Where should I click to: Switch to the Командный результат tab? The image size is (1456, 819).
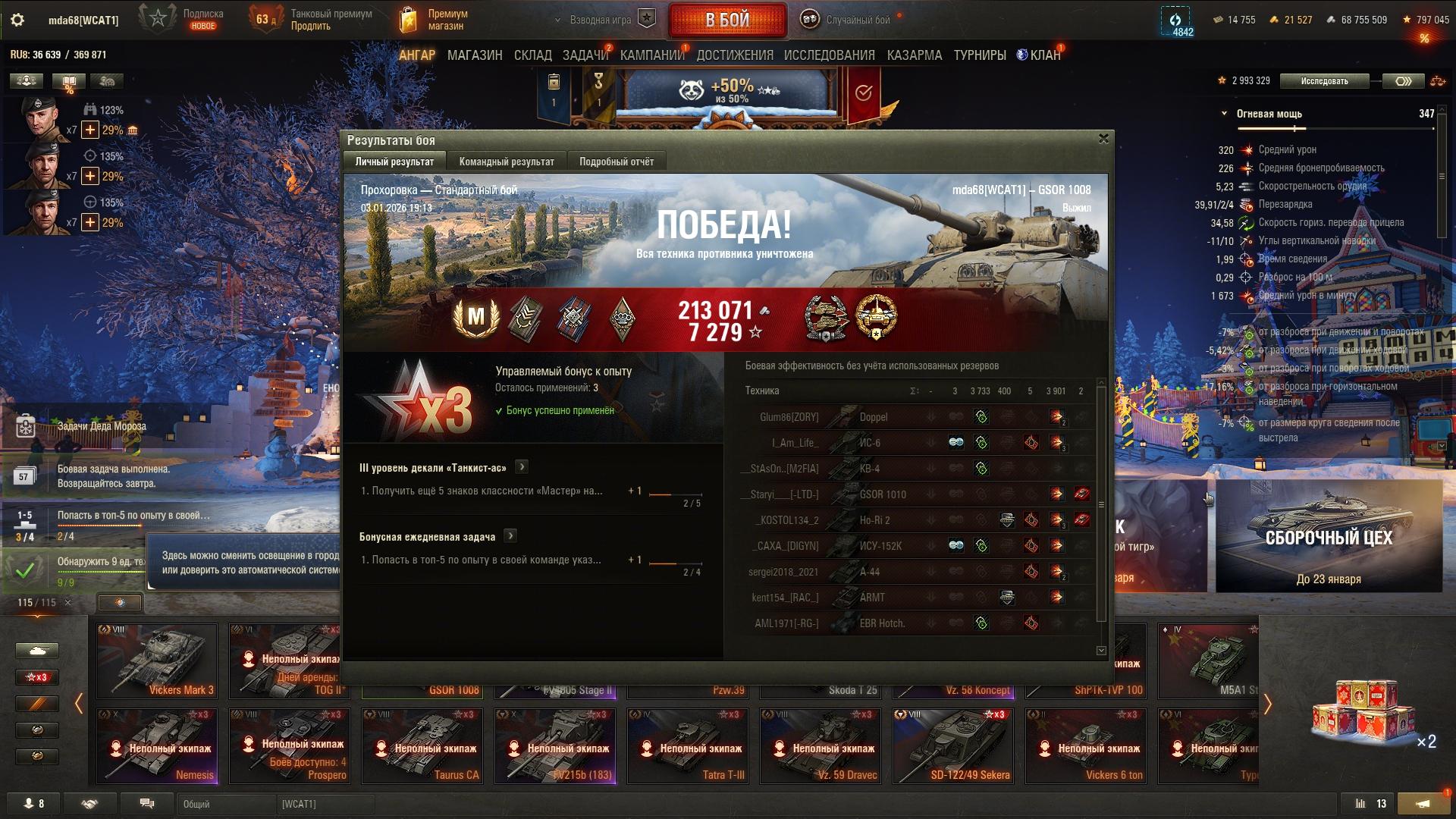click(507, 162)
